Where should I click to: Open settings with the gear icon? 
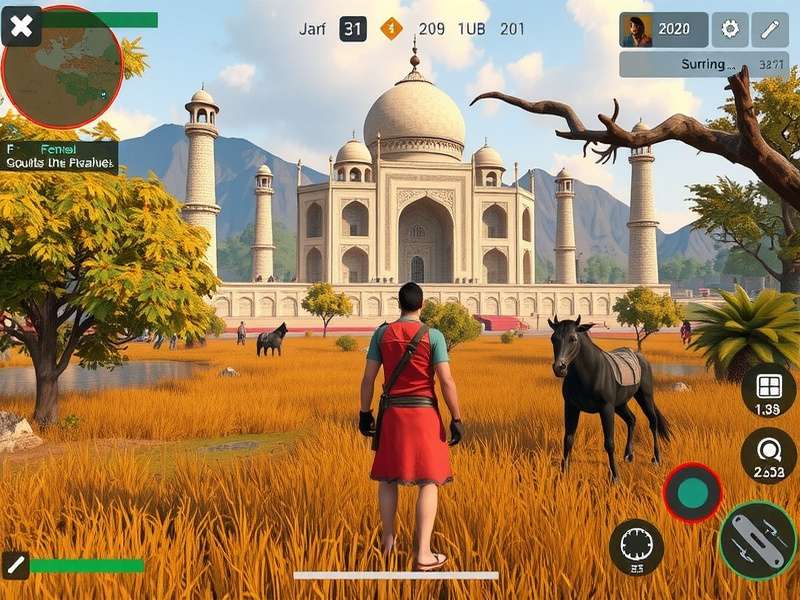click(x=730, y=30)
